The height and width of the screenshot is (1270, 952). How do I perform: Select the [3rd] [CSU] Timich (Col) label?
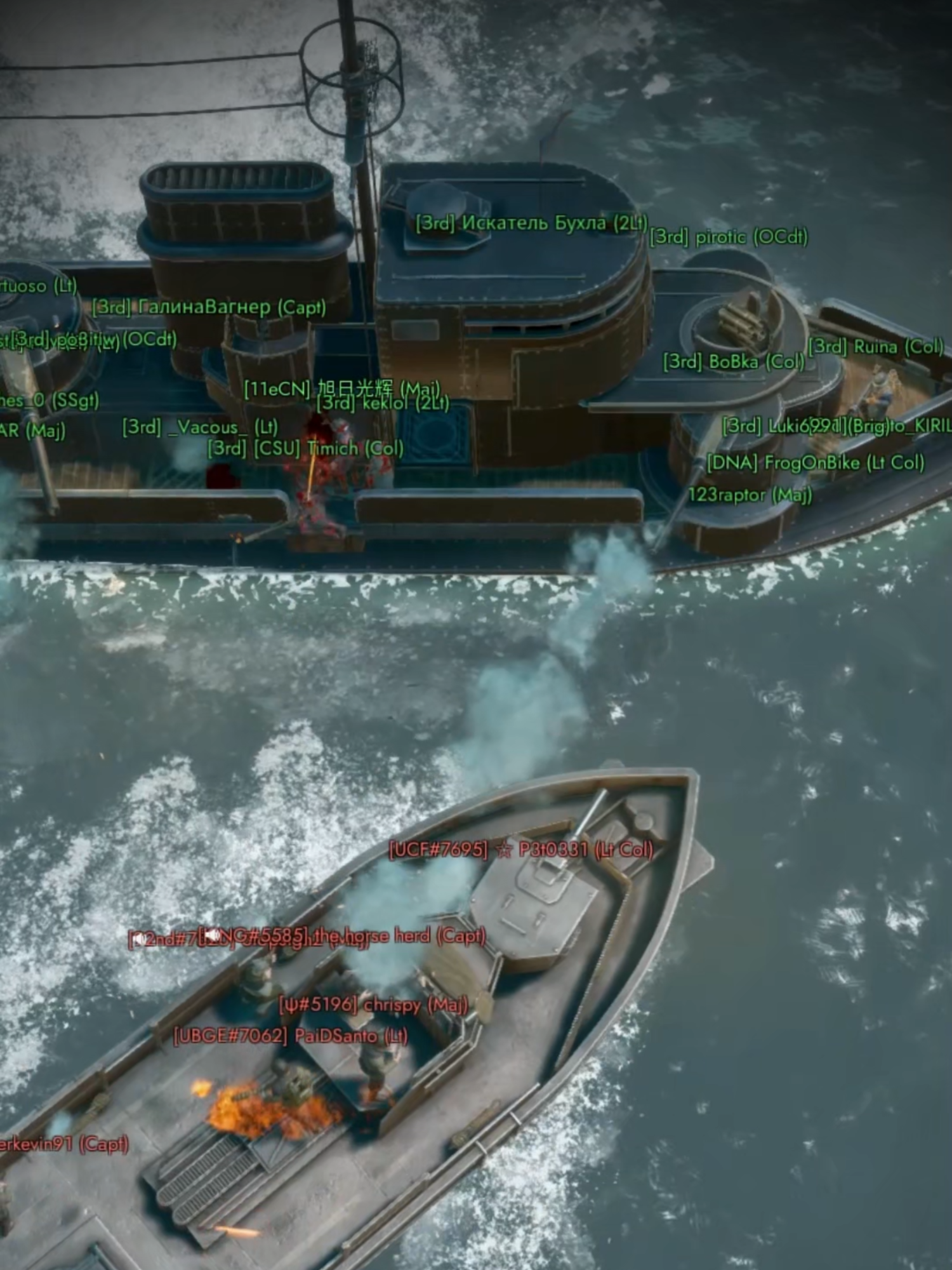[x=303, y=449]
